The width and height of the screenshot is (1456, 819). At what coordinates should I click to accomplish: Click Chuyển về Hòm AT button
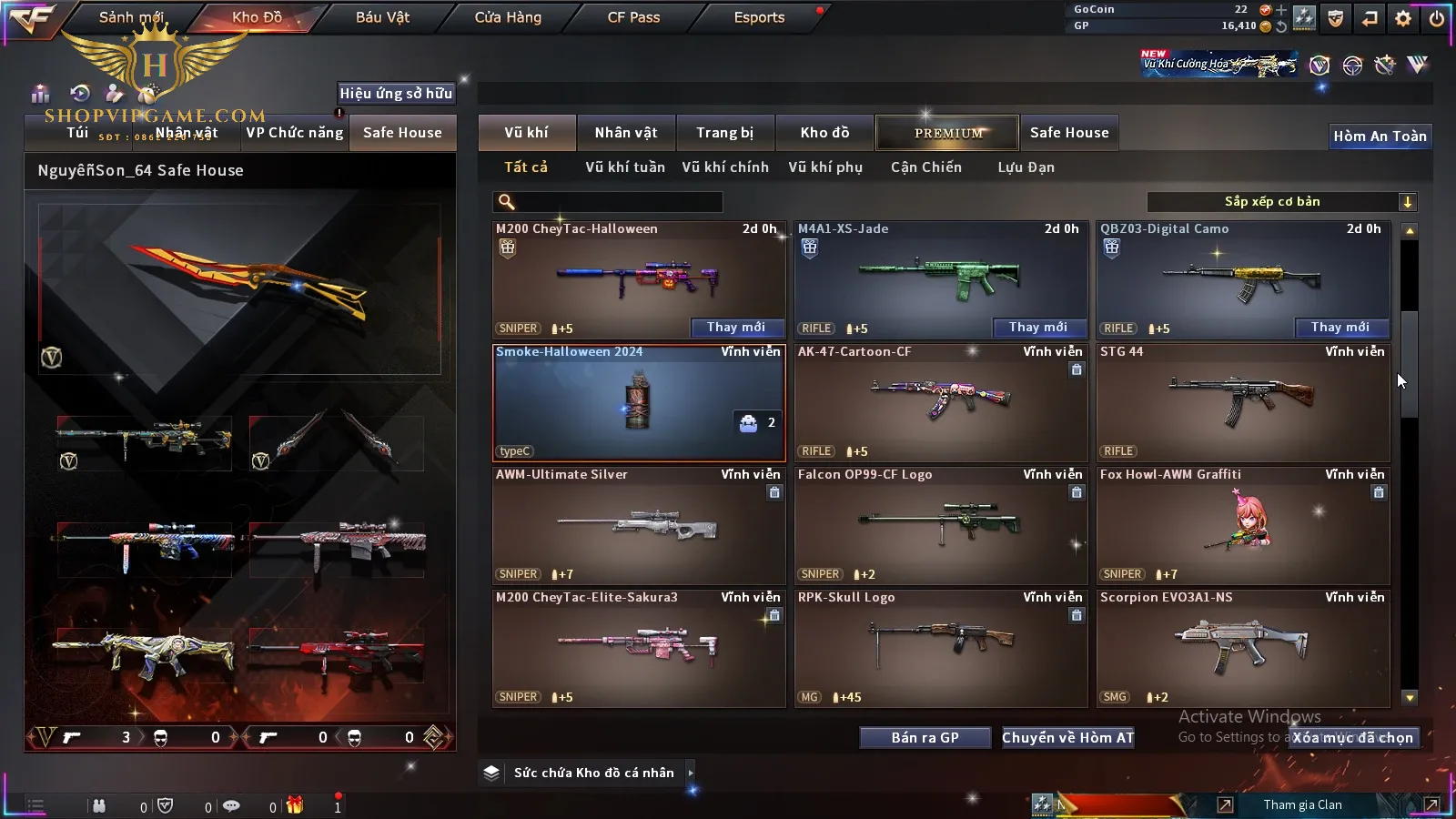1068,738
